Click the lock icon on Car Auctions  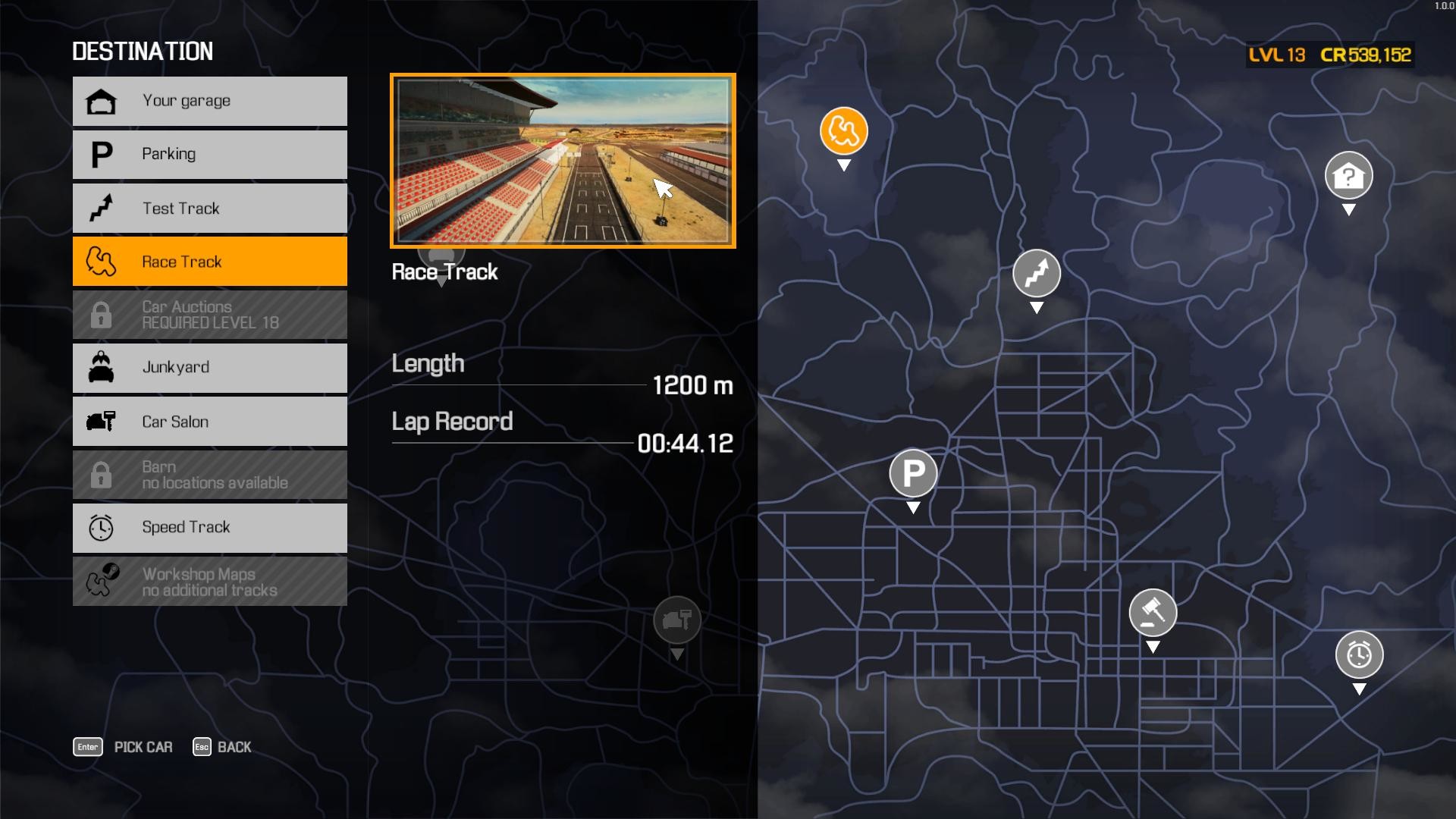pyautogui.click(x=102, y=314)
